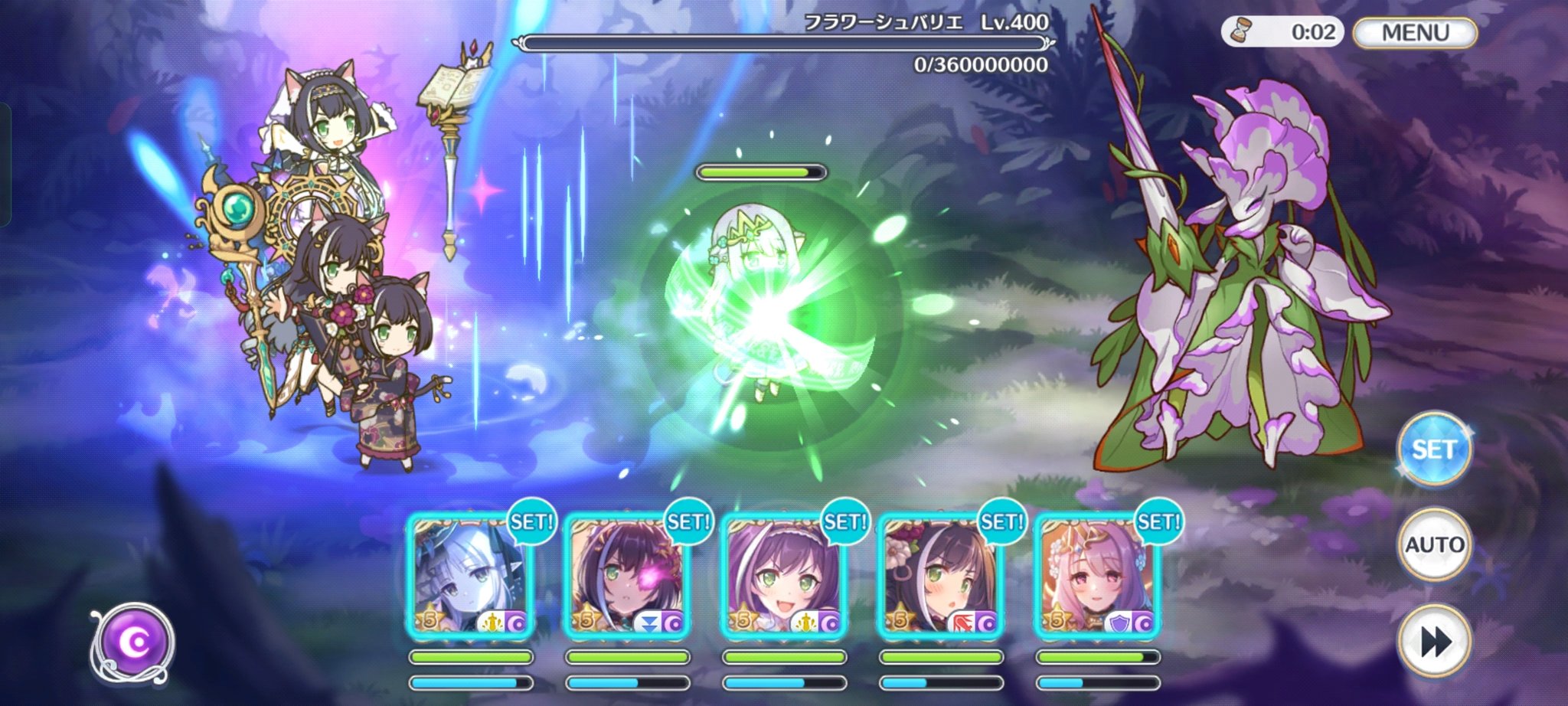
Task: Open the MENU button
Action: point(1415,33)
